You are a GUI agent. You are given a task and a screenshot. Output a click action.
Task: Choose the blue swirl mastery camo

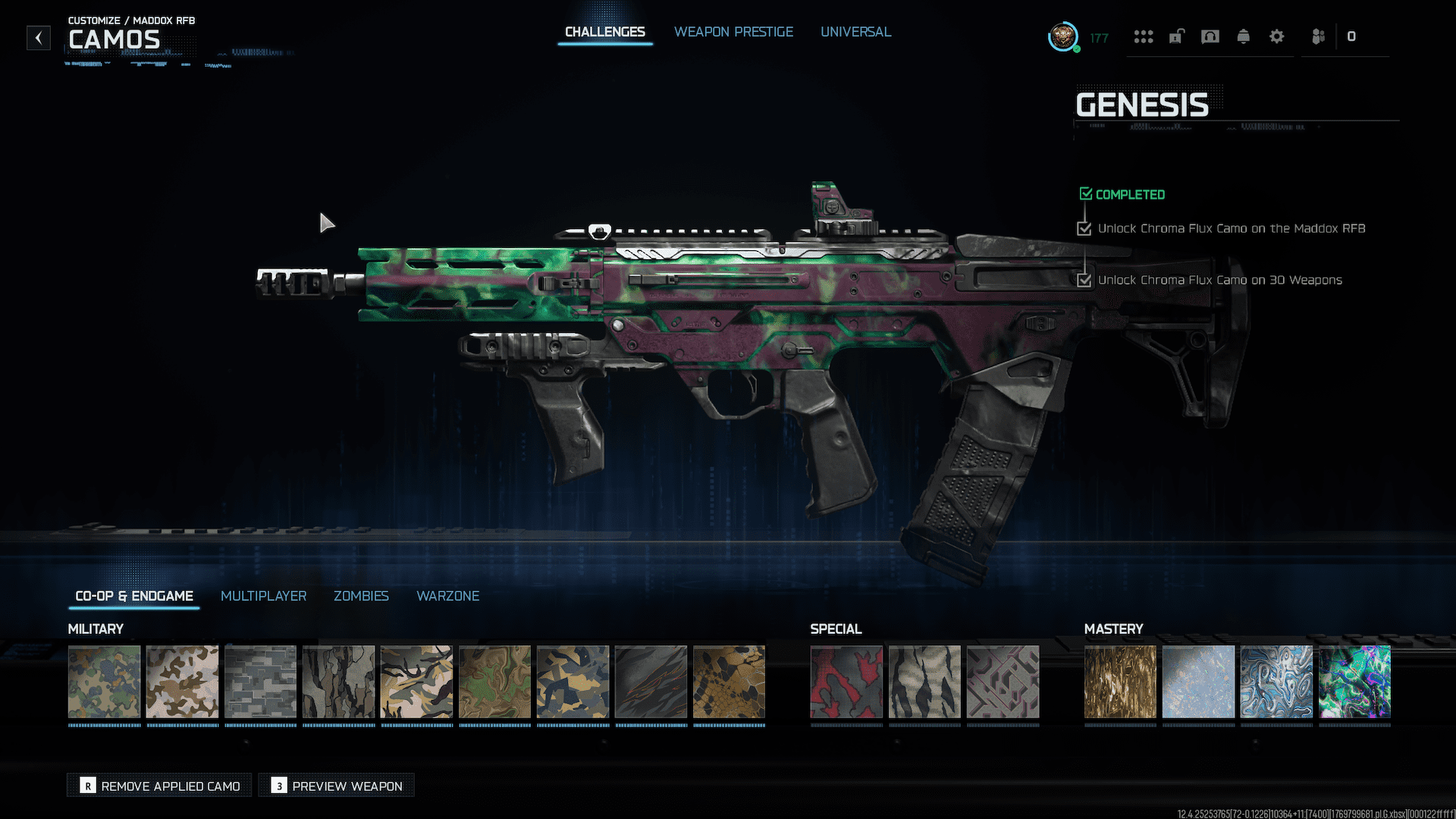pyautogui.click(x=1276, y=682)
